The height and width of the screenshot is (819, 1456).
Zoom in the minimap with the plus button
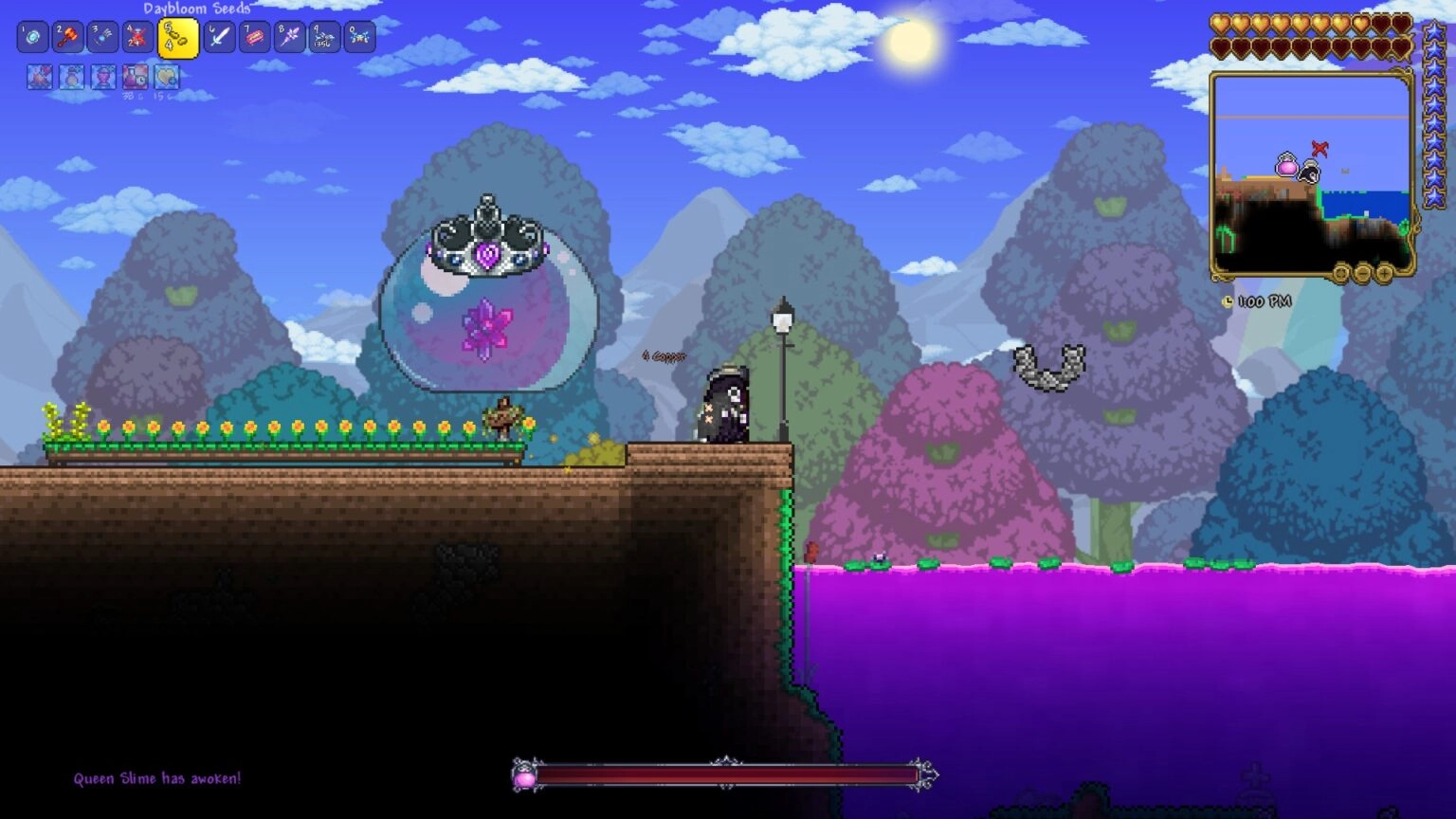point(1384,274)
